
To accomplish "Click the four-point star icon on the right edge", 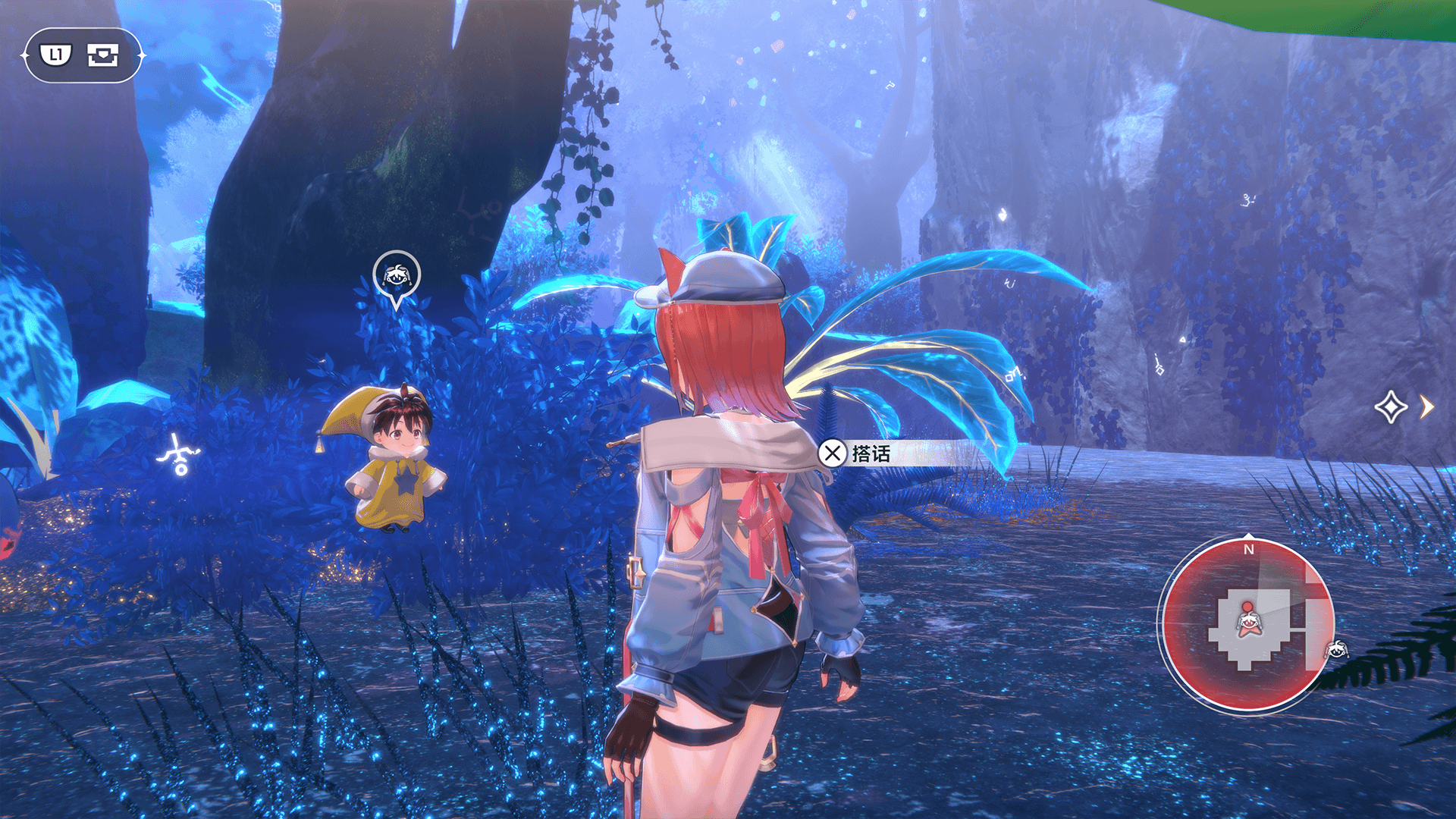I will click(x=1390, y=407).
